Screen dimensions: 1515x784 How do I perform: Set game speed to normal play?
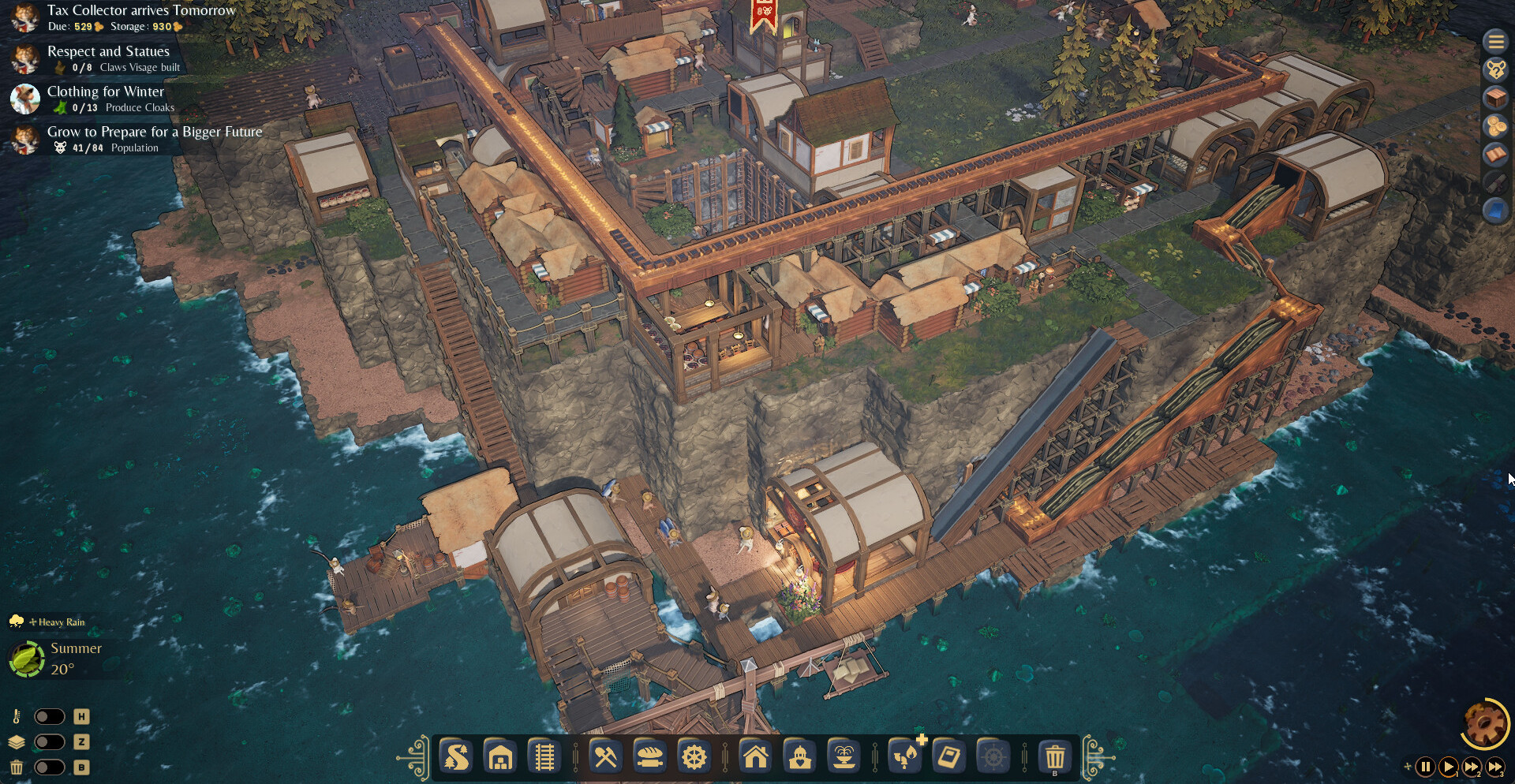[1448, 767]
